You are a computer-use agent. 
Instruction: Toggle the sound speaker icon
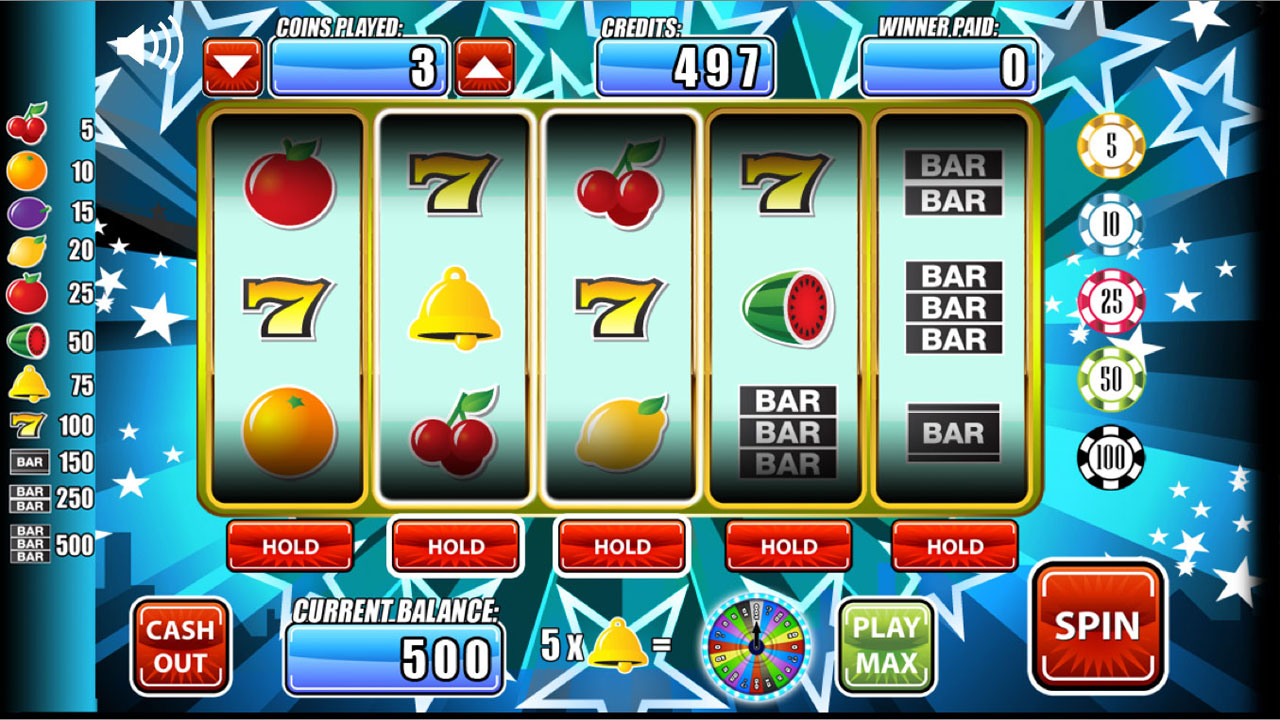coord(146,45)
